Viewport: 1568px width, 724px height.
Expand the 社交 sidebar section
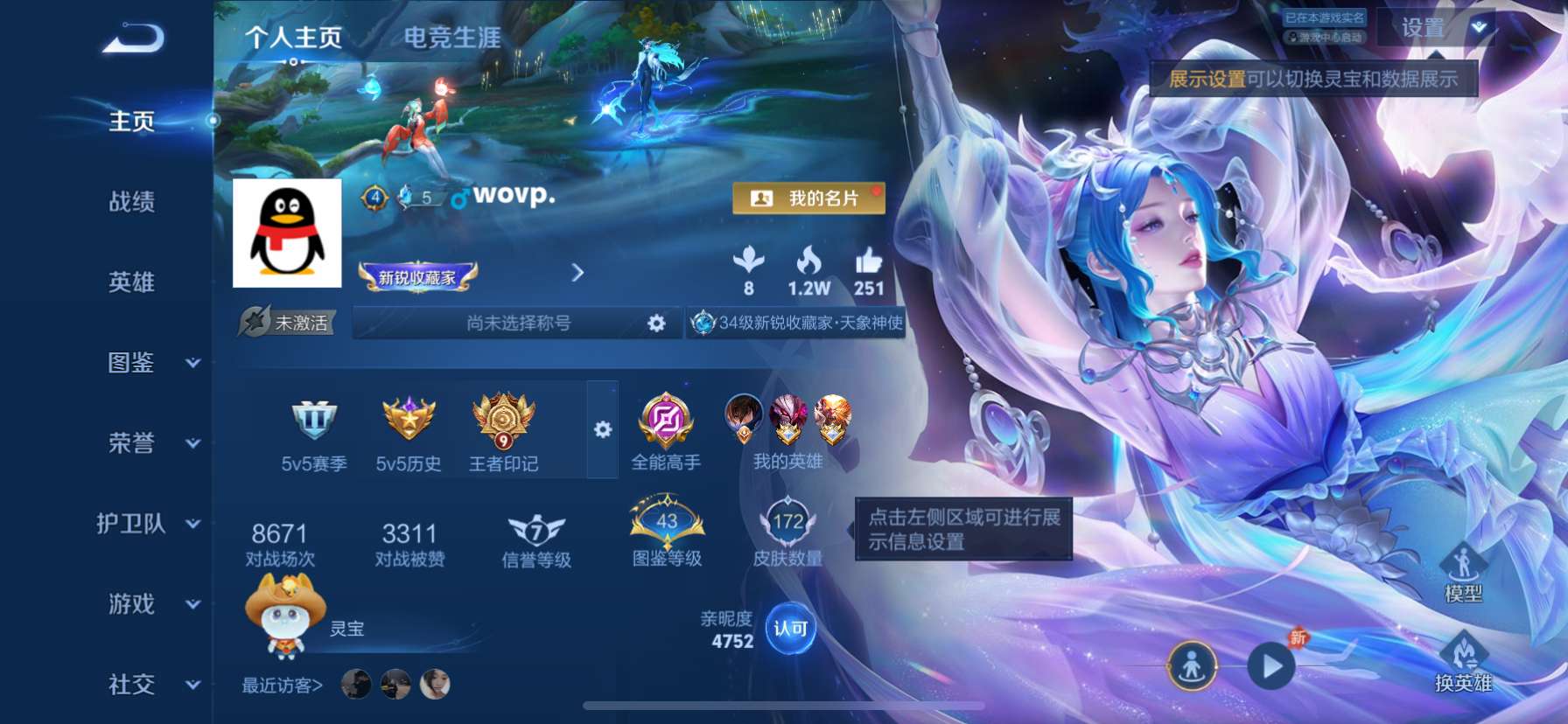click(x=131, y=686)
